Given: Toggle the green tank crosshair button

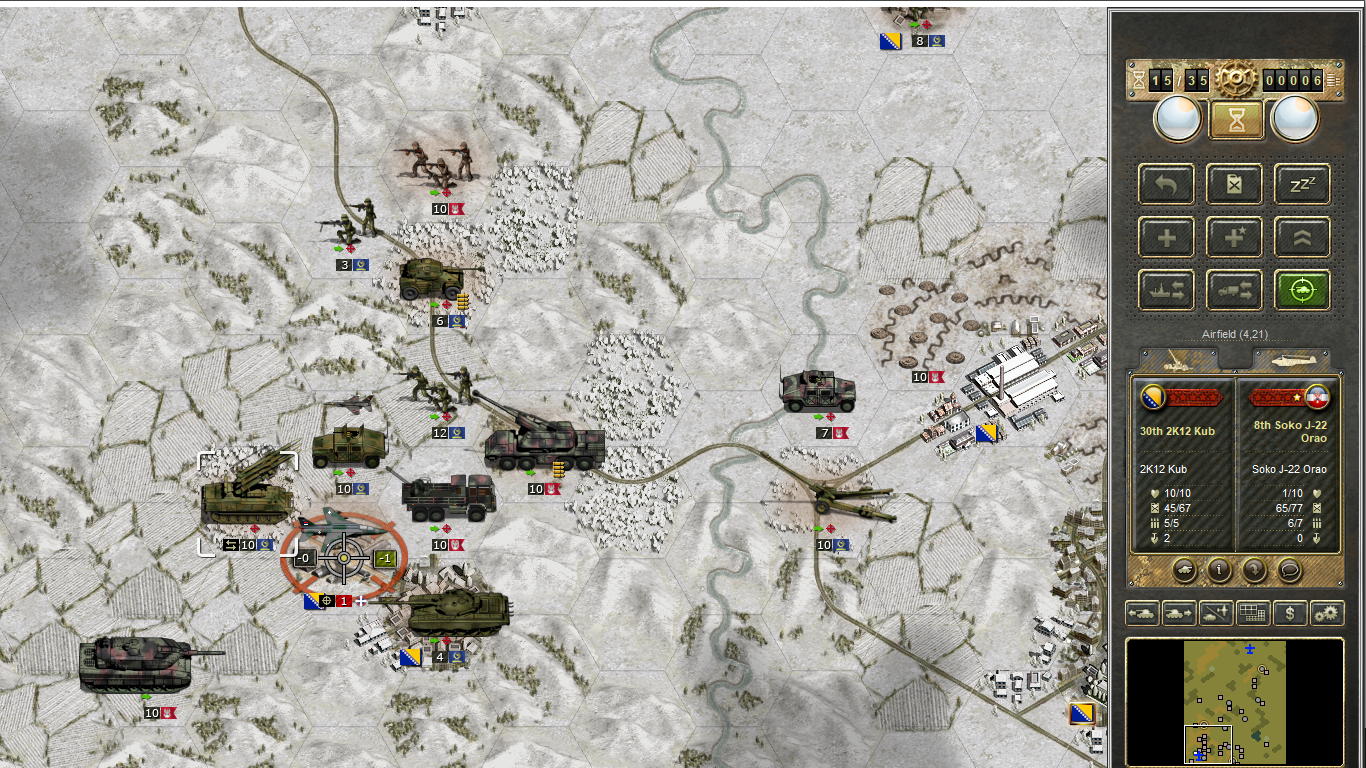Looking at the screenshot, I should (x=1302, y=290).
